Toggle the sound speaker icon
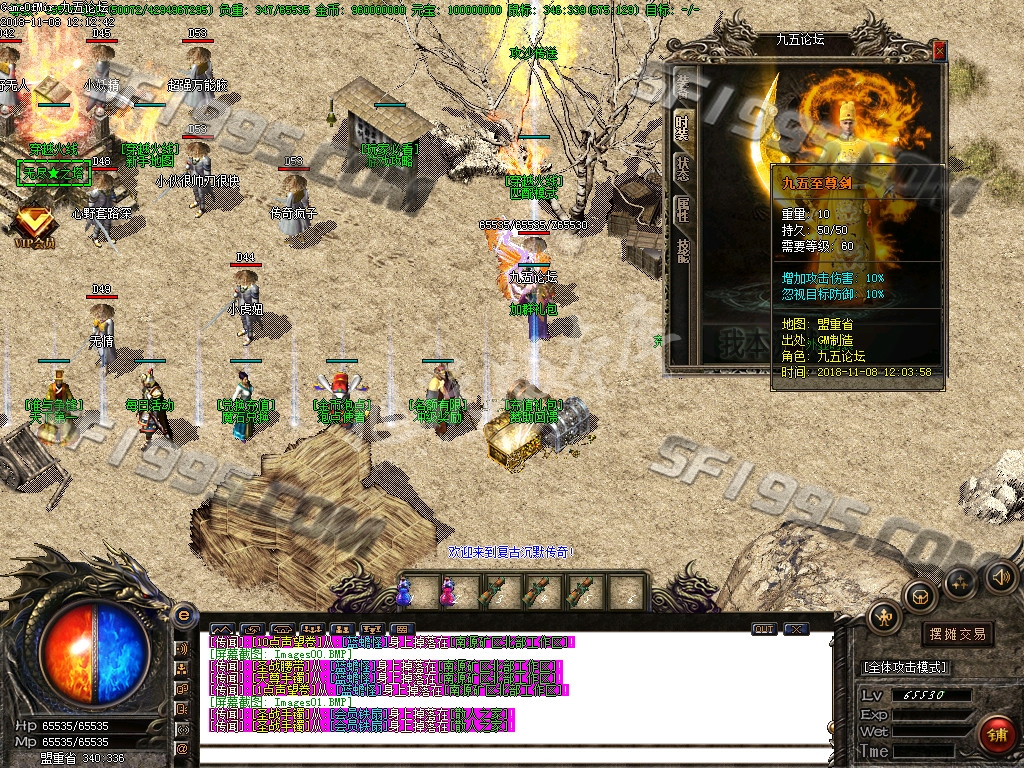This screenshot has width=1024, height=768. coord(1000,576)
